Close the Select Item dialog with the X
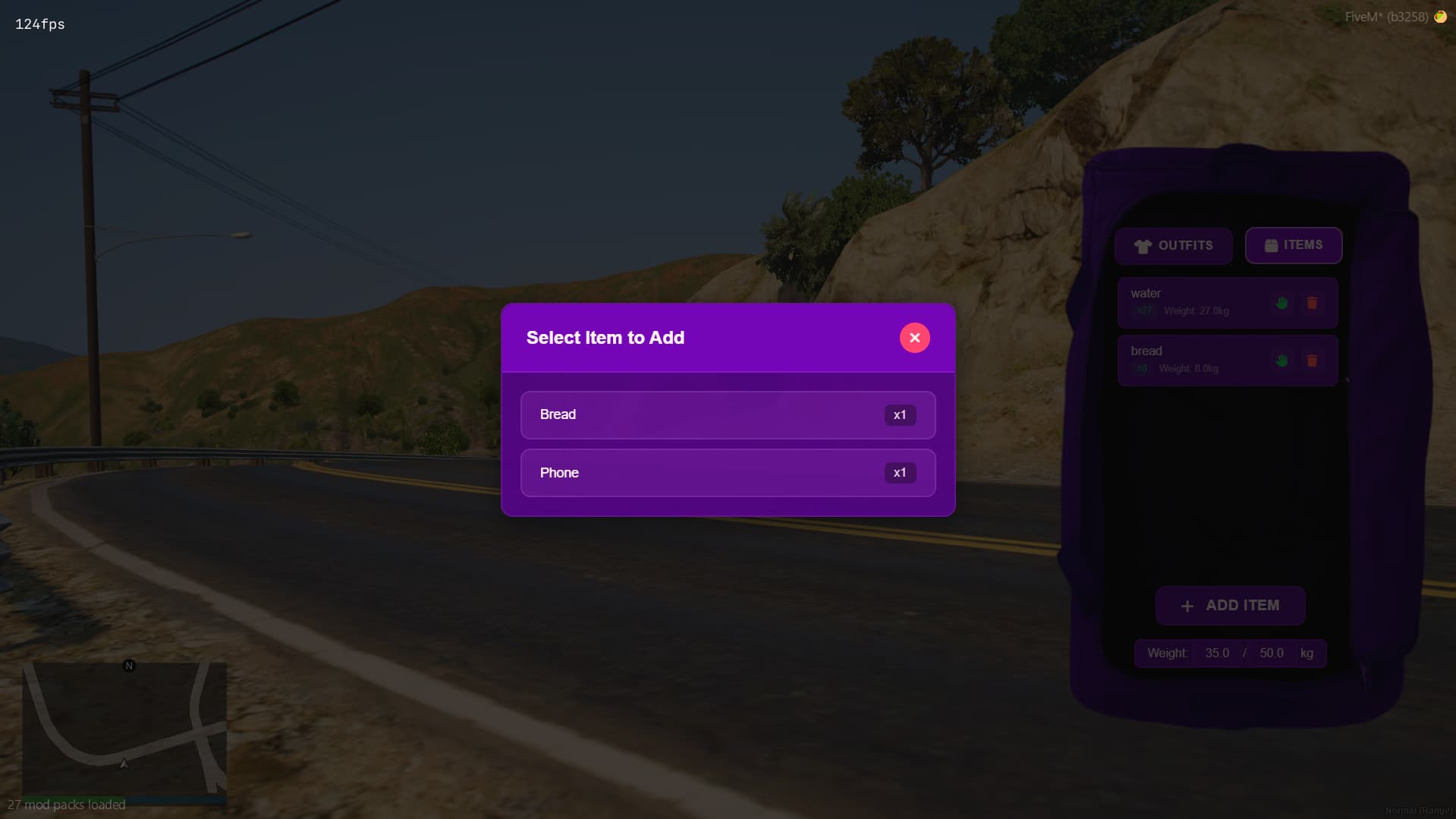This screenshot has height=819, width=1456. (914, 338)
